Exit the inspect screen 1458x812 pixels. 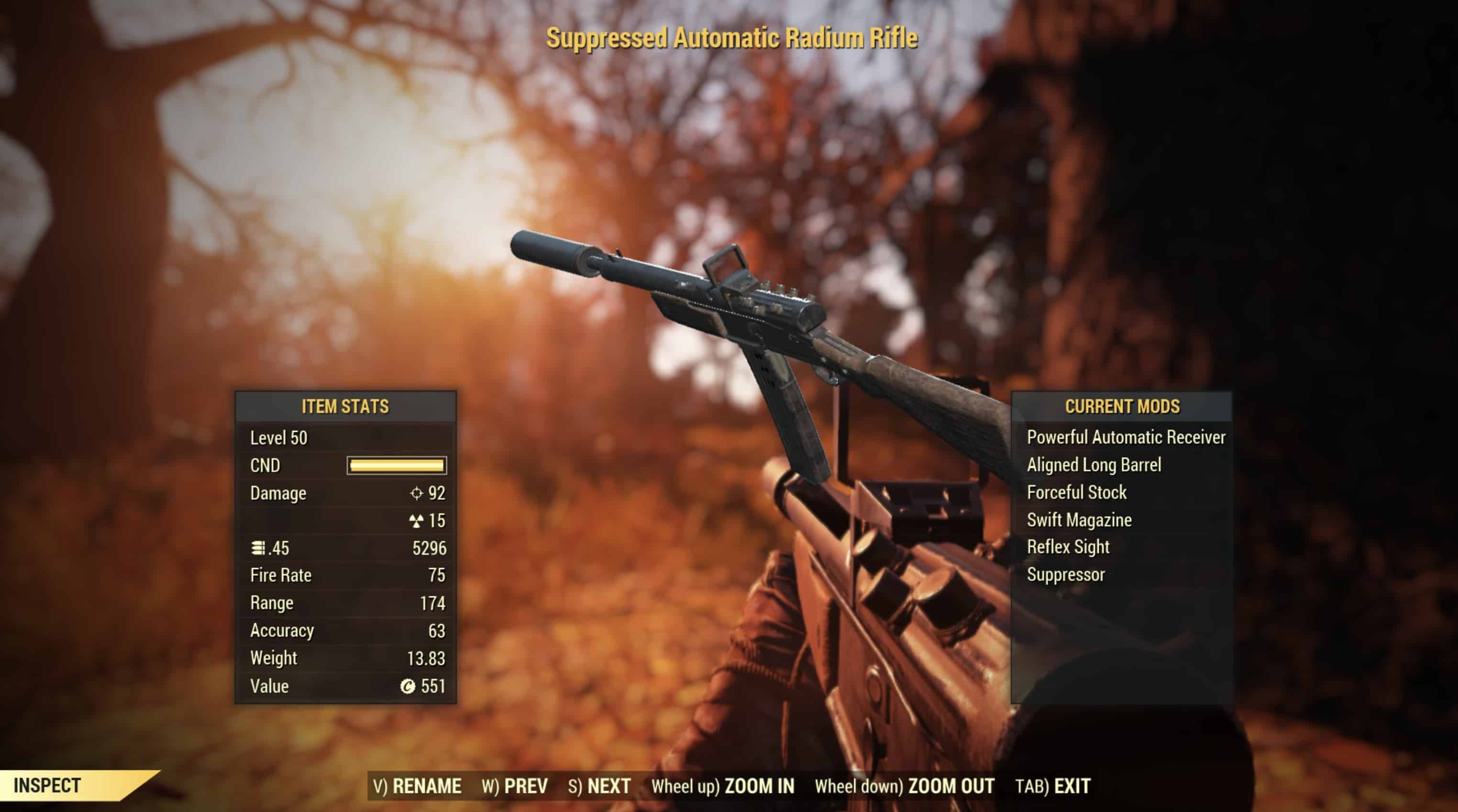pyautogui.click(x=1053, y=786)
